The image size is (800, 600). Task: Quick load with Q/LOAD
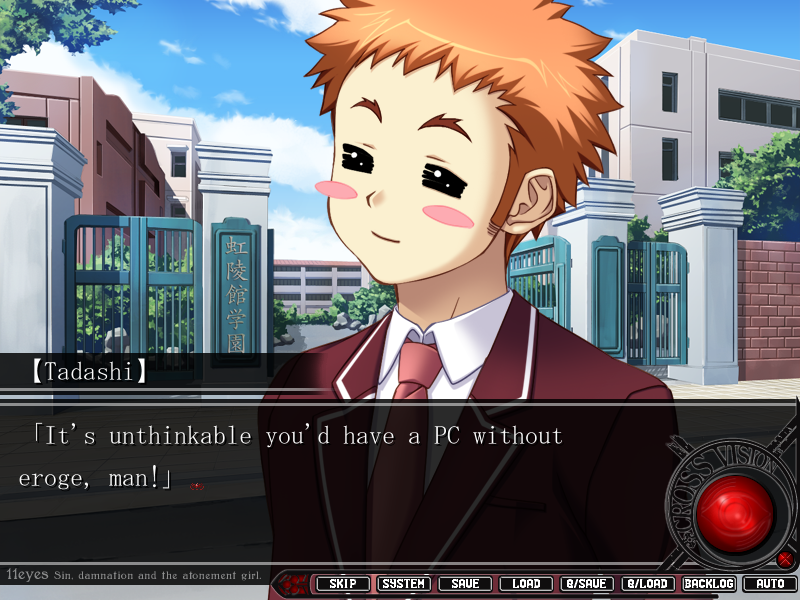click(x=648, y=584)
